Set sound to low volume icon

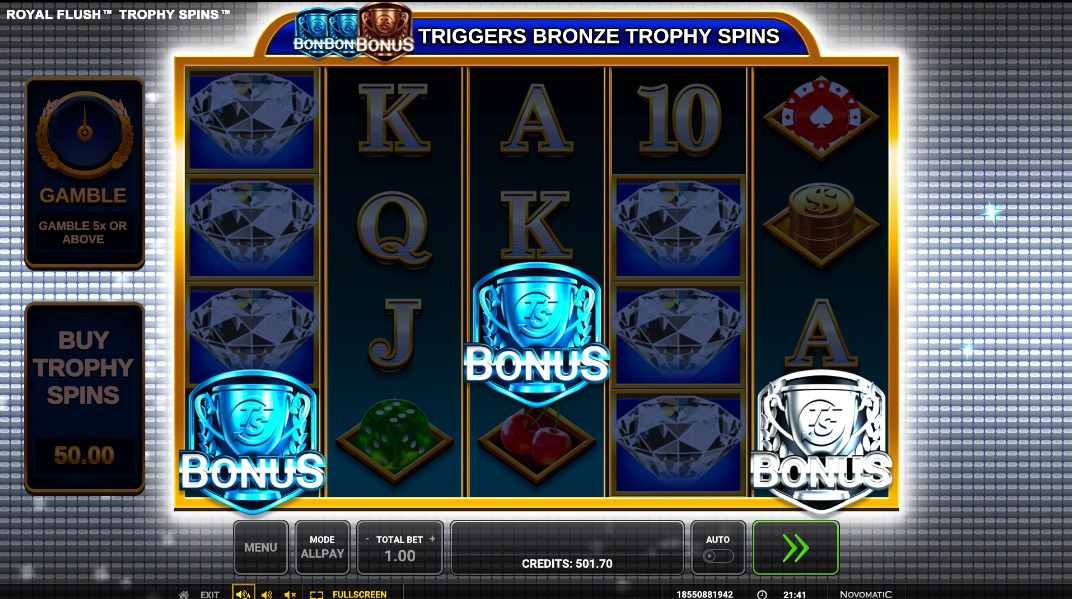[267, 594]
